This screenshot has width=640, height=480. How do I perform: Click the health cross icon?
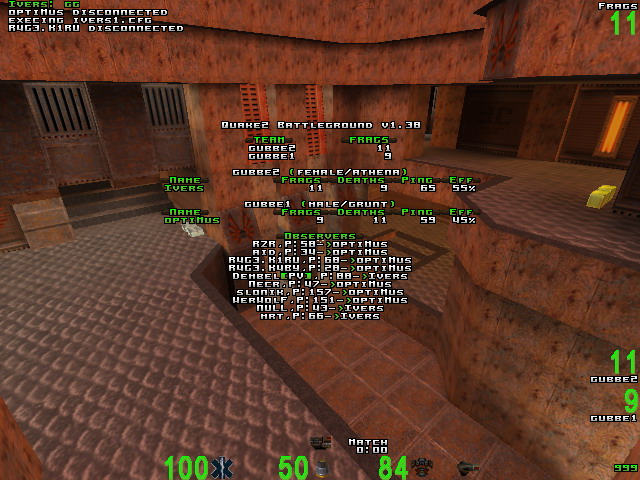[x=222, y=467]
